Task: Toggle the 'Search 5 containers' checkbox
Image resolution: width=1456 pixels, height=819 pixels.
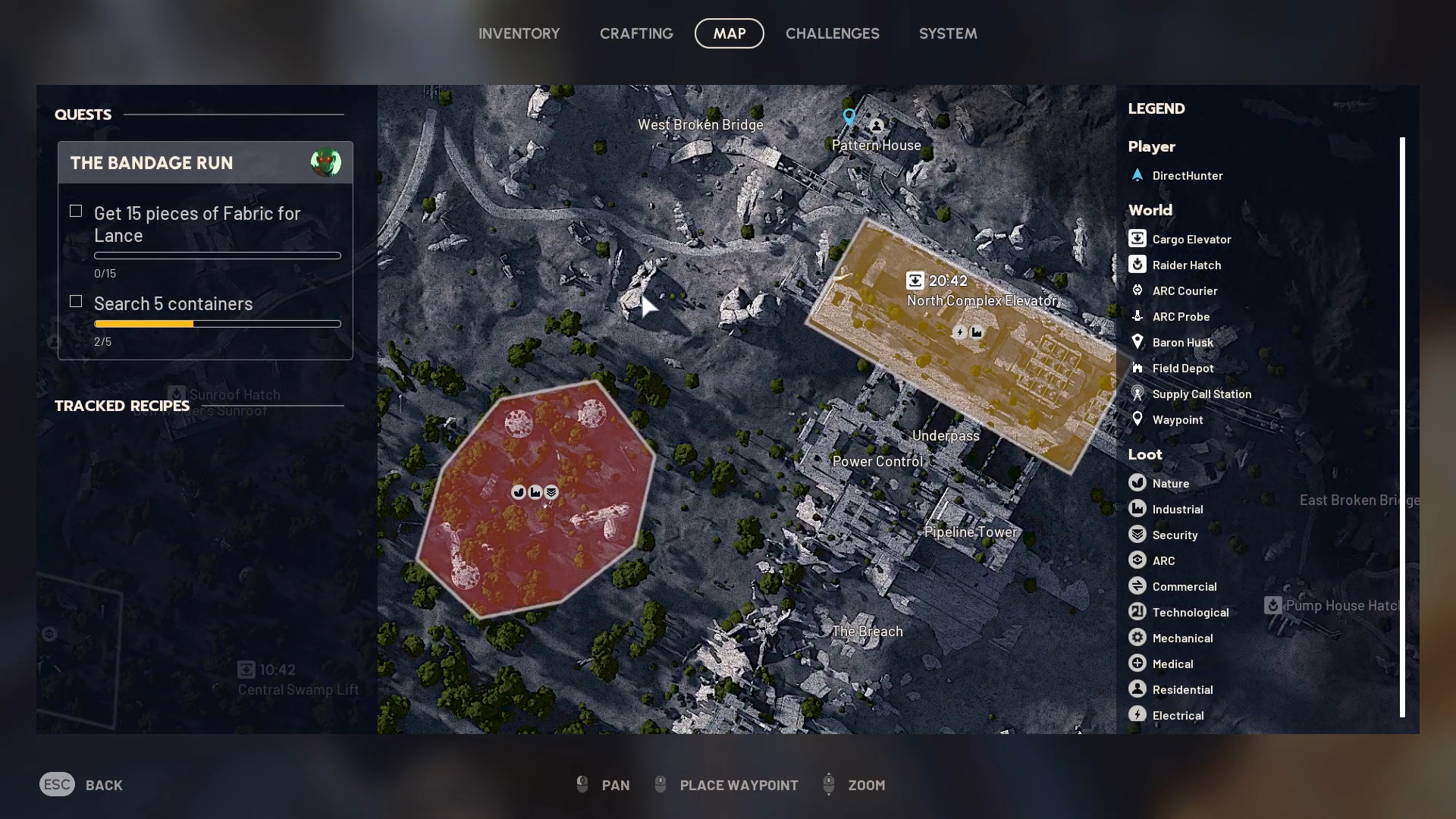Action: click(76, 300)
